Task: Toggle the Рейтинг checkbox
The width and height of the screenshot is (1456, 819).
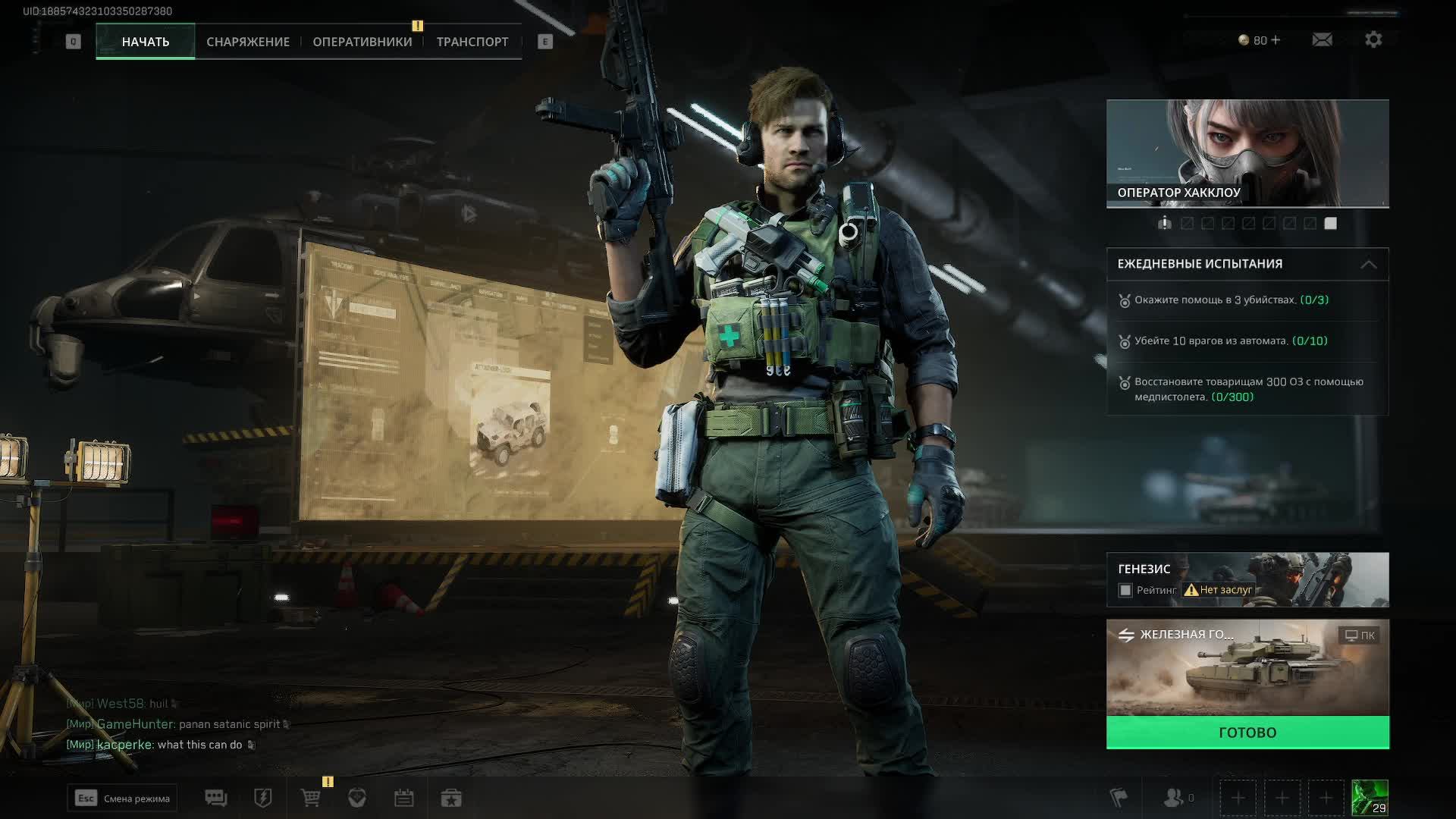Action: 1125,590
